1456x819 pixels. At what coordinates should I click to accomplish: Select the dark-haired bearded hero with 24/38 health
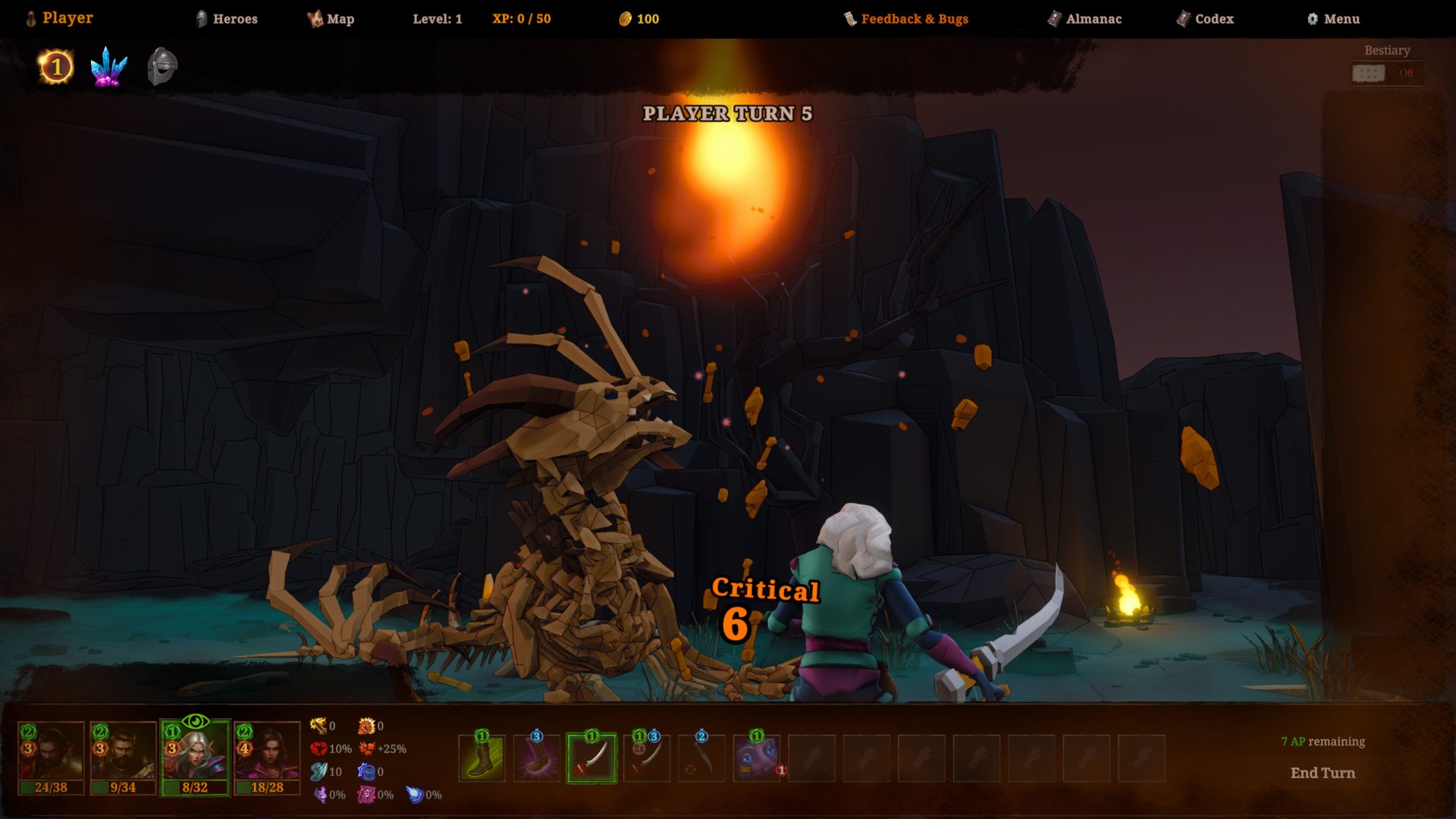point(51,757)
